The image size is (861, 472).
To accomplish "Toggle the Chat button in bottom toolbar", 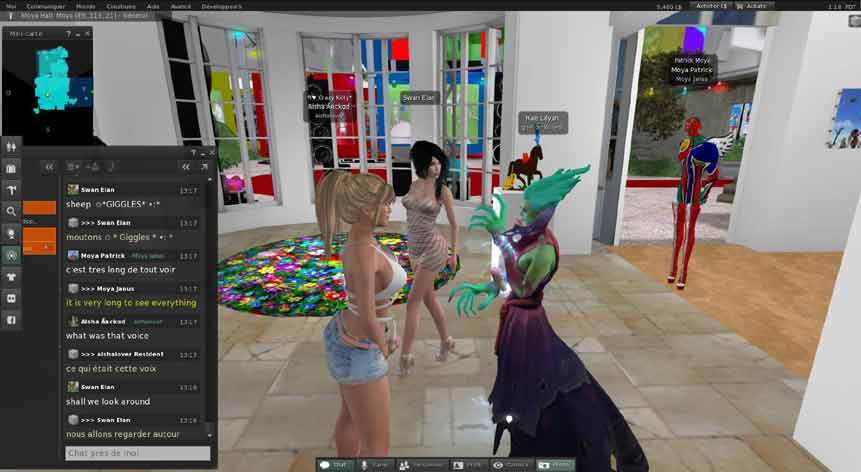I will coord(335,465).
